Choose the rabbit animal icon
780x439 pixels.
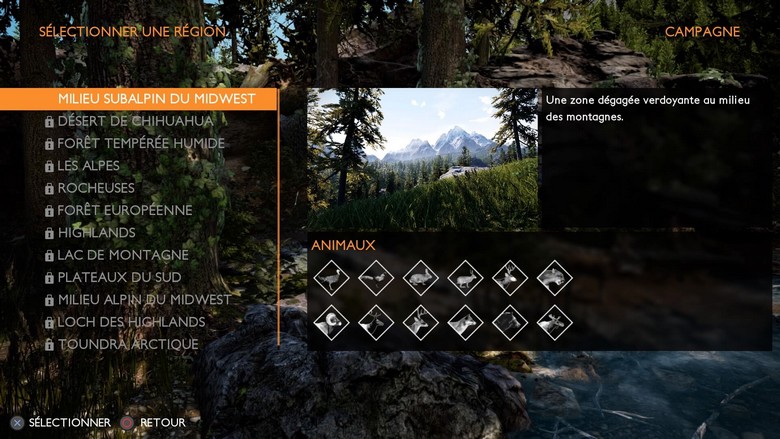pyautogui.click(x=421, y=277)
